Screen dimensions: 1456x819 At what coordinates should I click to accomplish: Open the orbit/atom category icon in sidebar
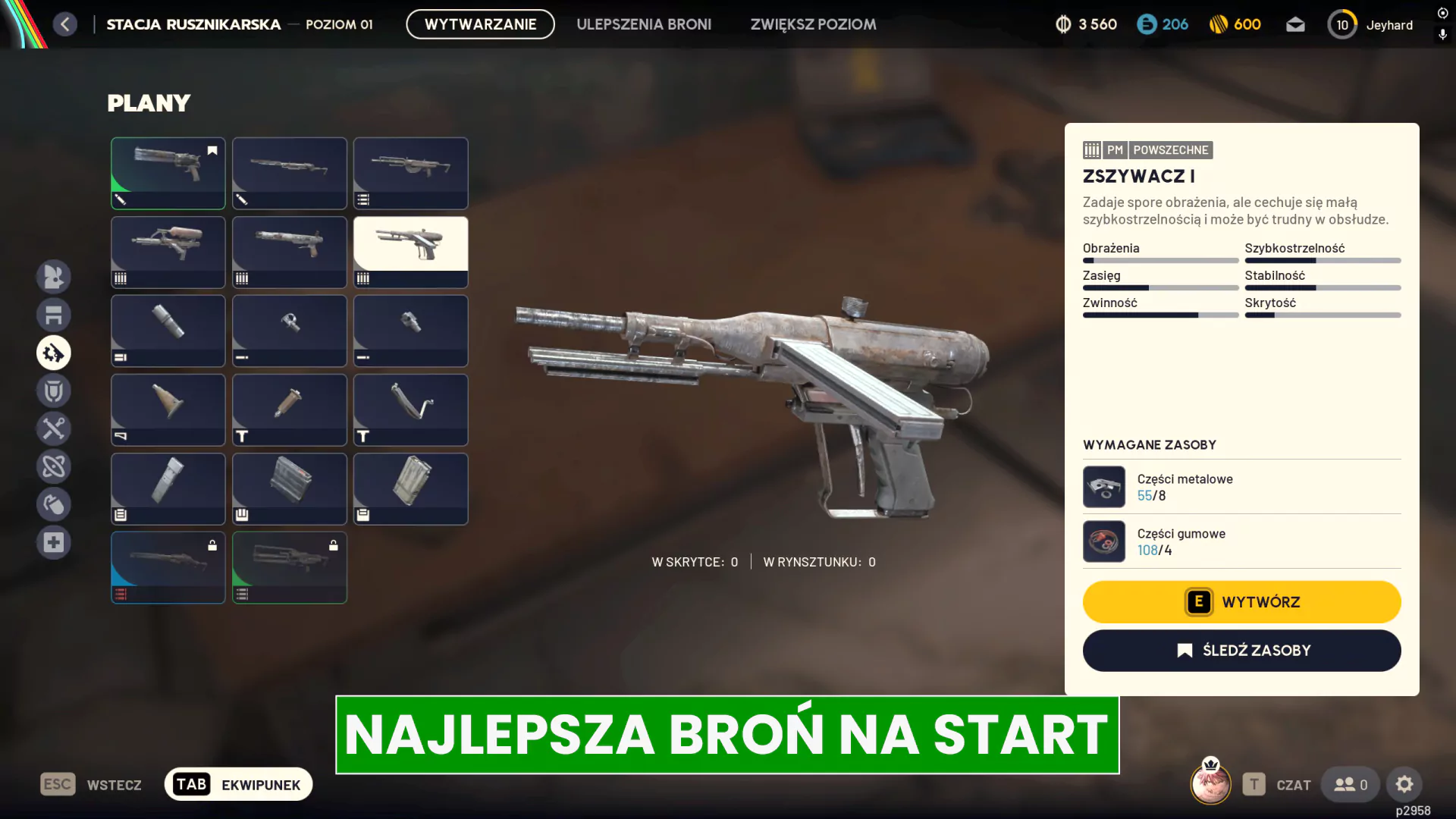pos(54,466)
